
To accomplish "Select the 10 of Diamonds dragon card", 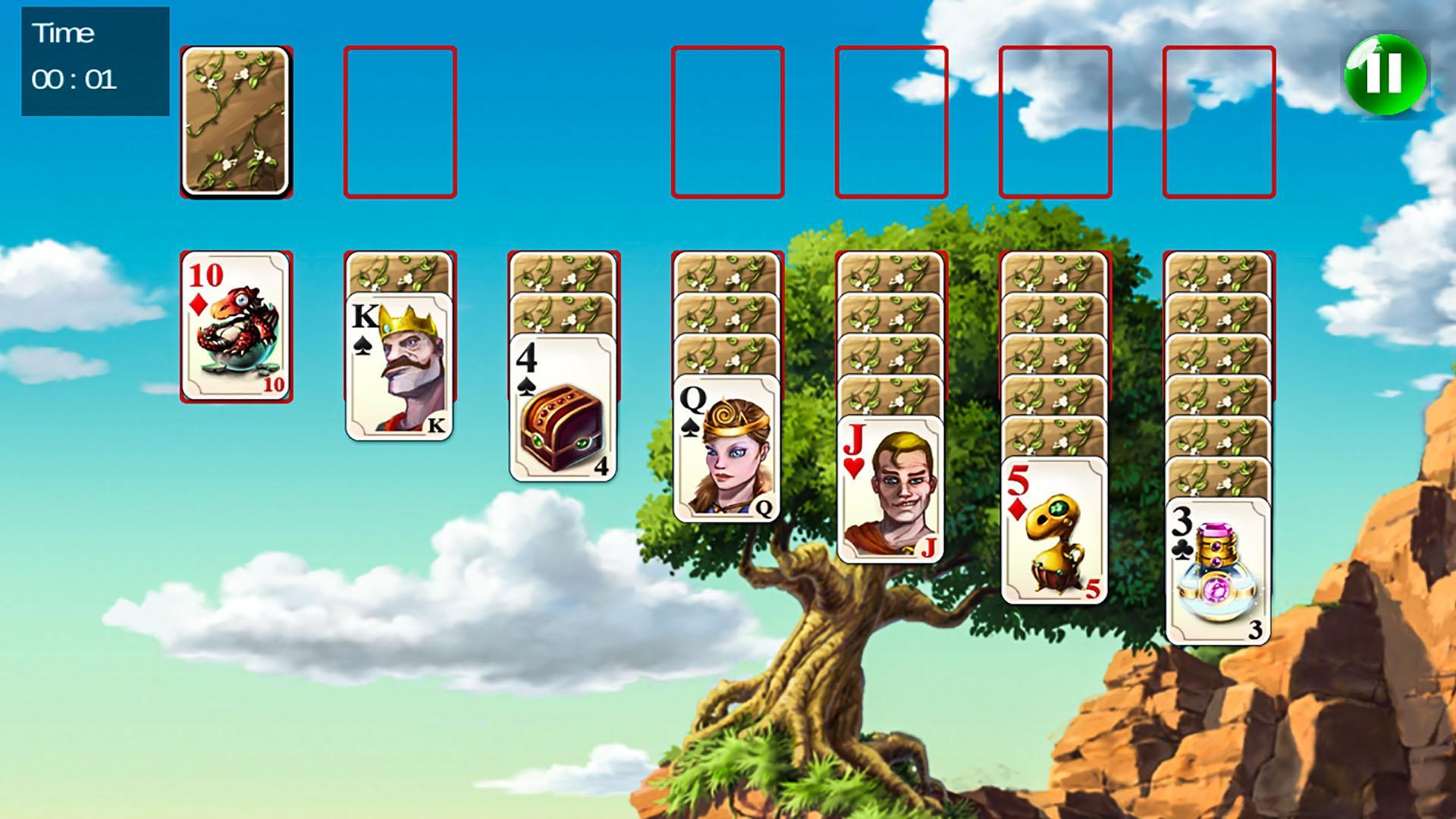I will point(235,326).
